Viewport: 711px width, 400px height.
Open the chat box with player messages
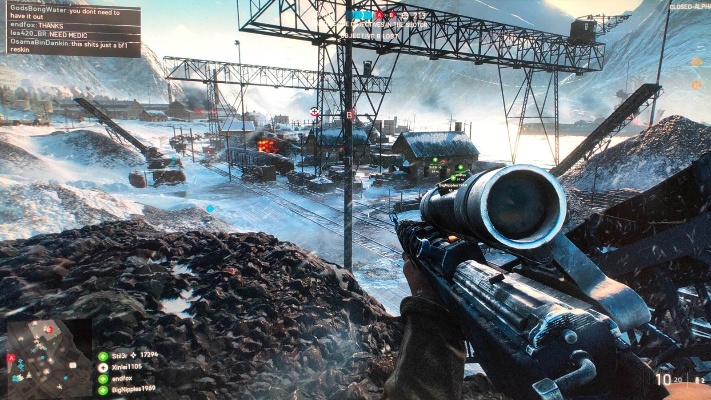[71, 28]
